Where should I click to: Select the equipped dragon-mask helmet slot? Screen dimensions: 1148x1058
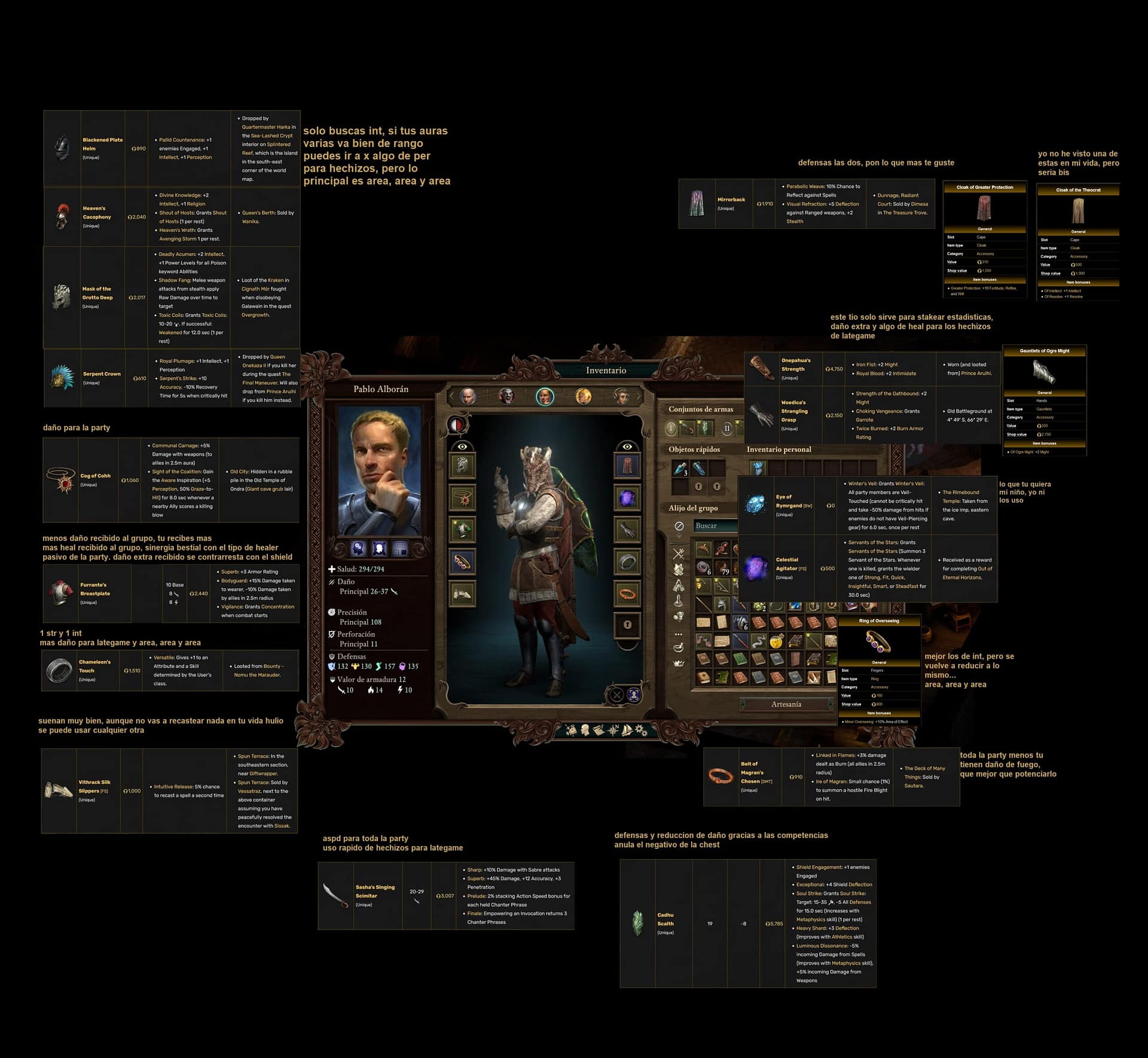(x=462, y=466)
